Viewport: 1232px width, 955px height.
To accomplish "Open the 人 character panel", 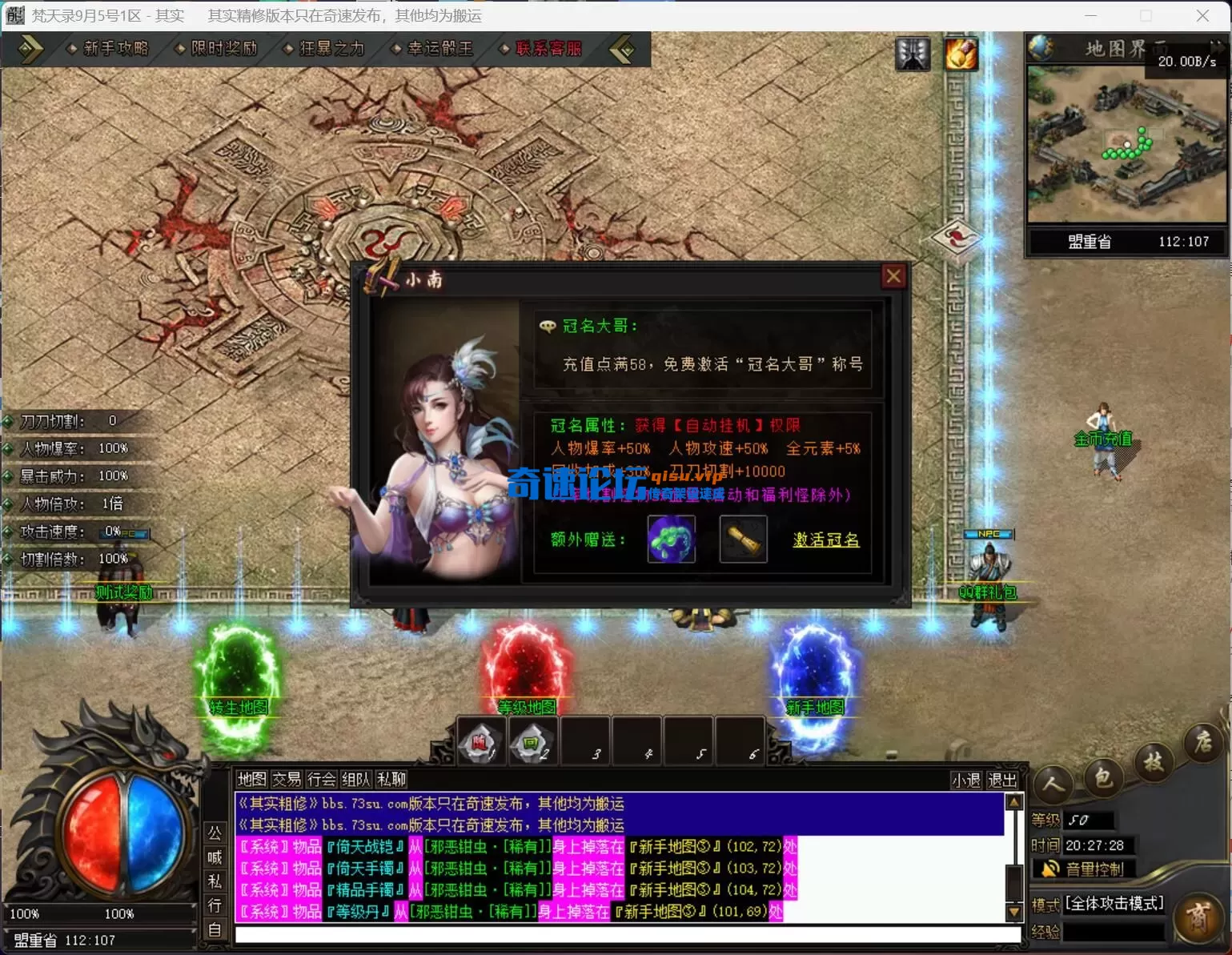I will click(1053, 785).
